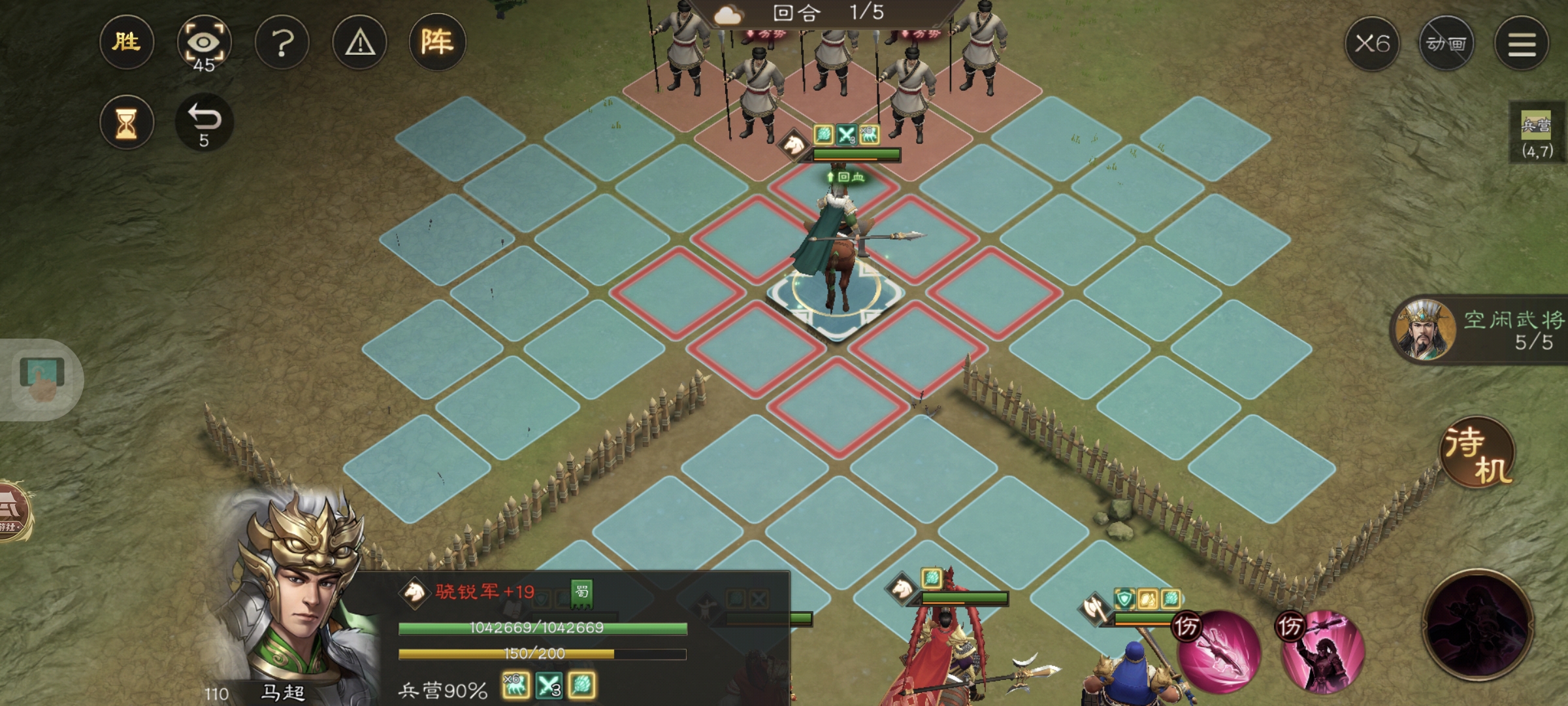Activate the pink warrior damage skill
The image size is (1568, 706).
coord(1322,652)
